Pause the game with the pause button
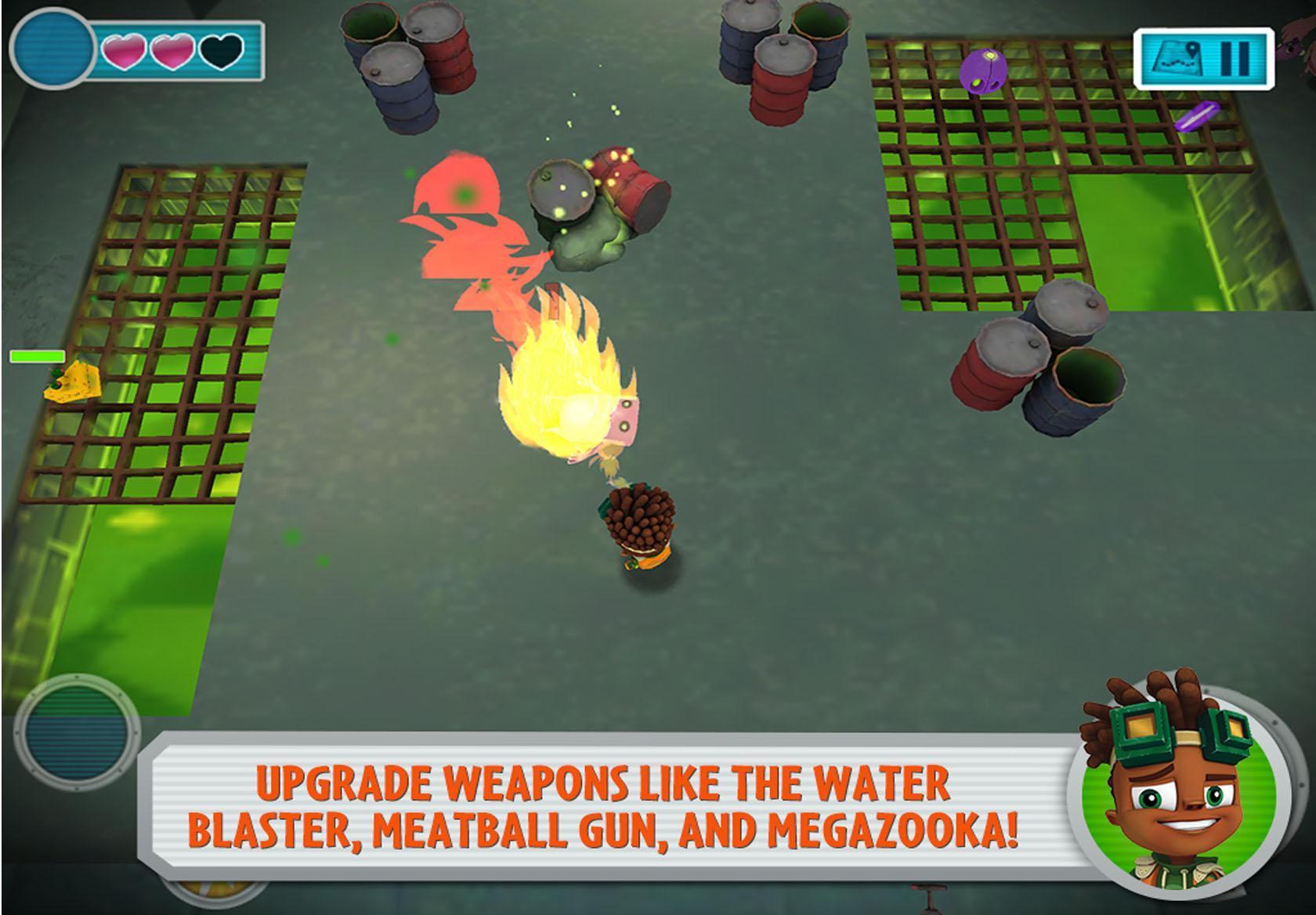The image size is (1316, 915). 1239,59
